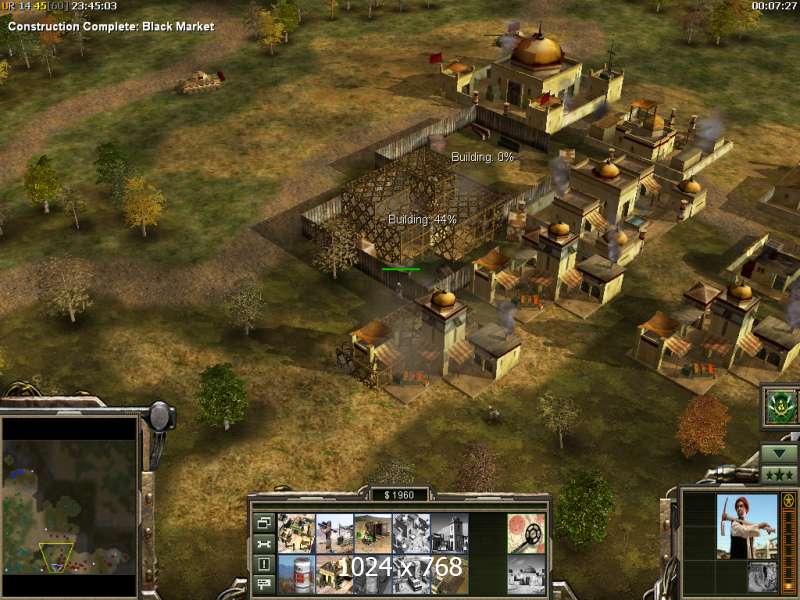
Task: Open the green emblem General's powers button
Action: point(779,406)
